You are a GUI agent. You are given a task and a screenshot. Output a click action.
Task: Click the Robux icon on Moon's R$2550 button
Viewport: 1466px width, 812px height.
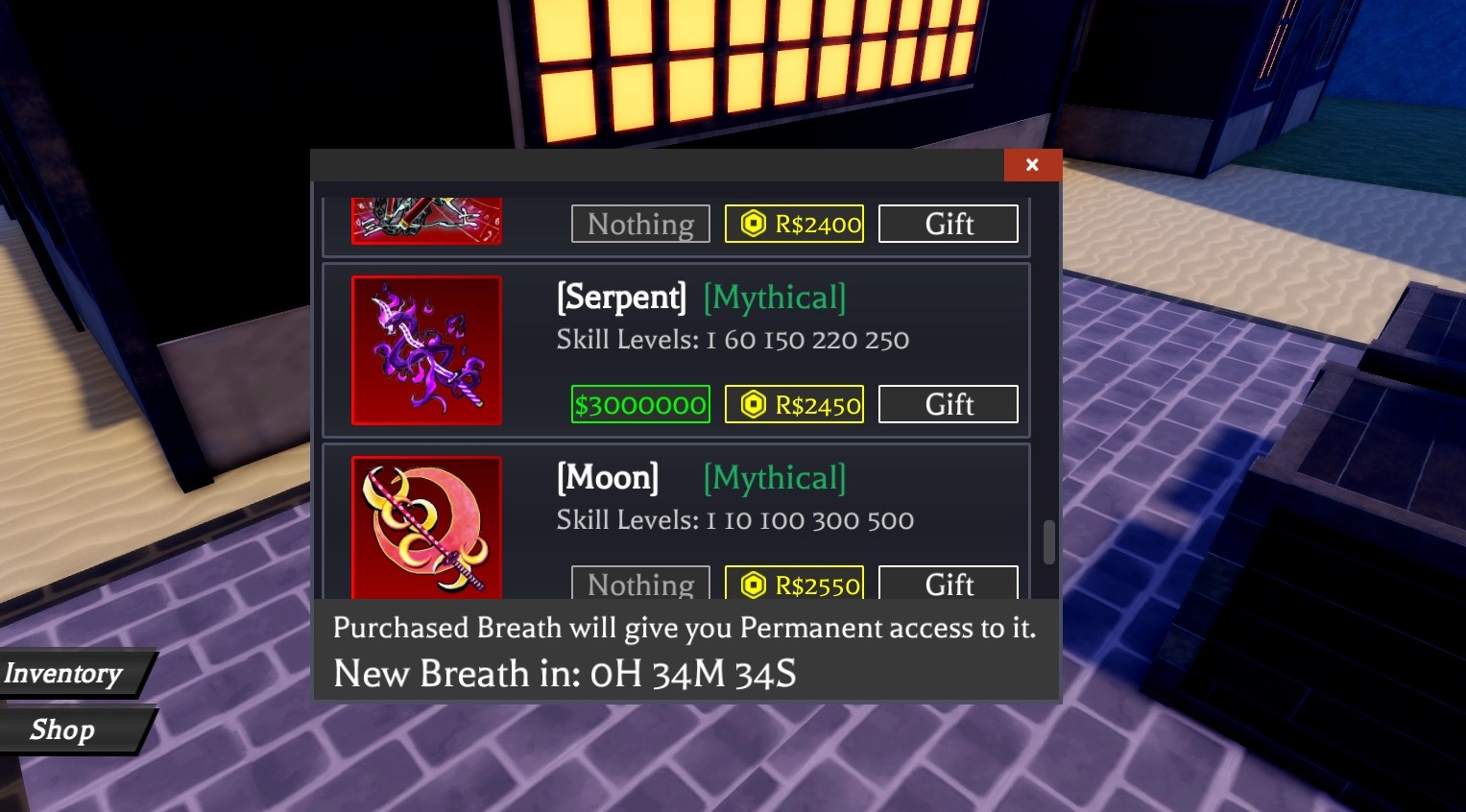coord(753,585)
